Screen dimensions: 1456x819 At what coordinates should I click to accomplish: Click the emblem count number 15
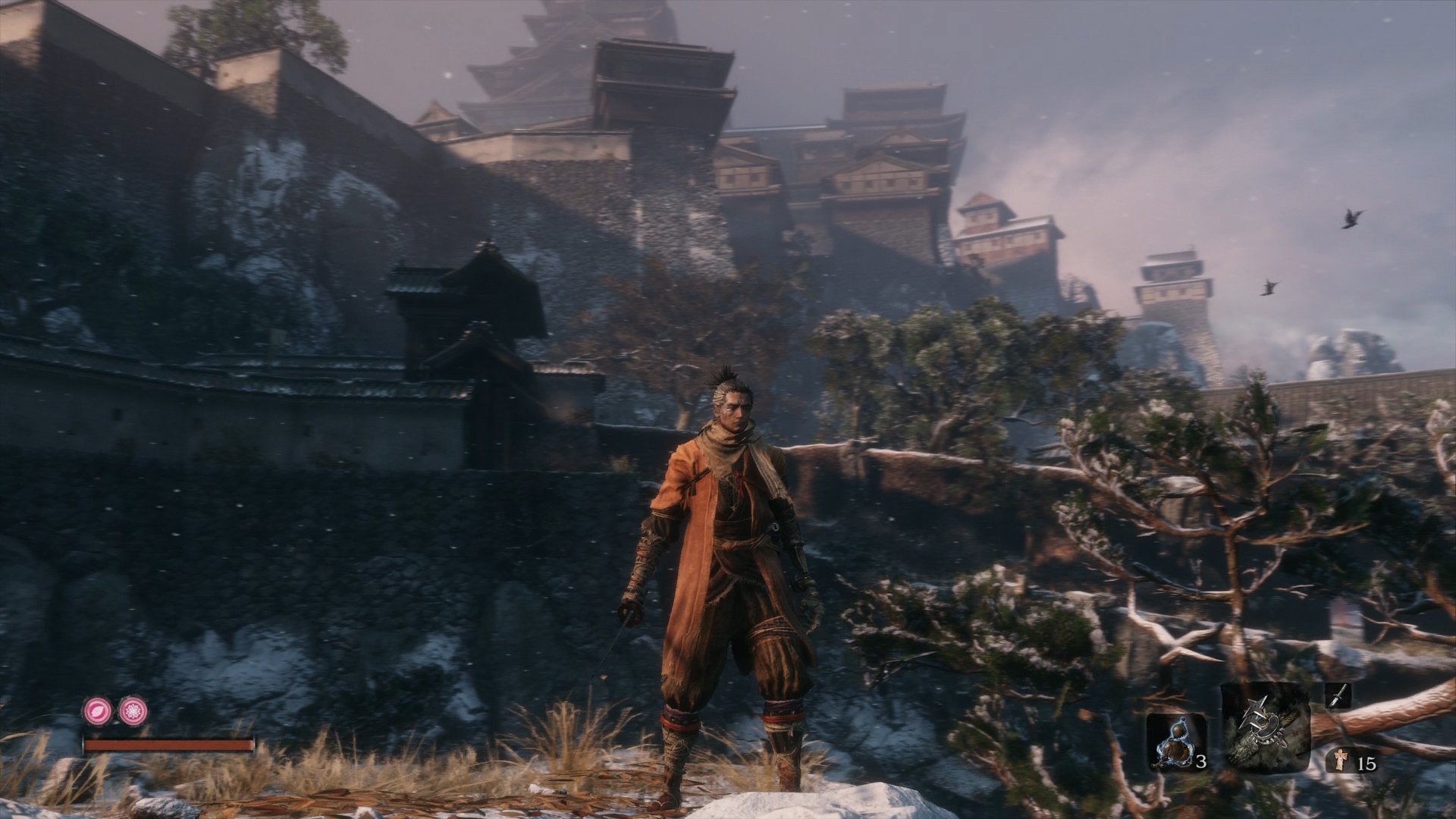(x=1369, y=762)
